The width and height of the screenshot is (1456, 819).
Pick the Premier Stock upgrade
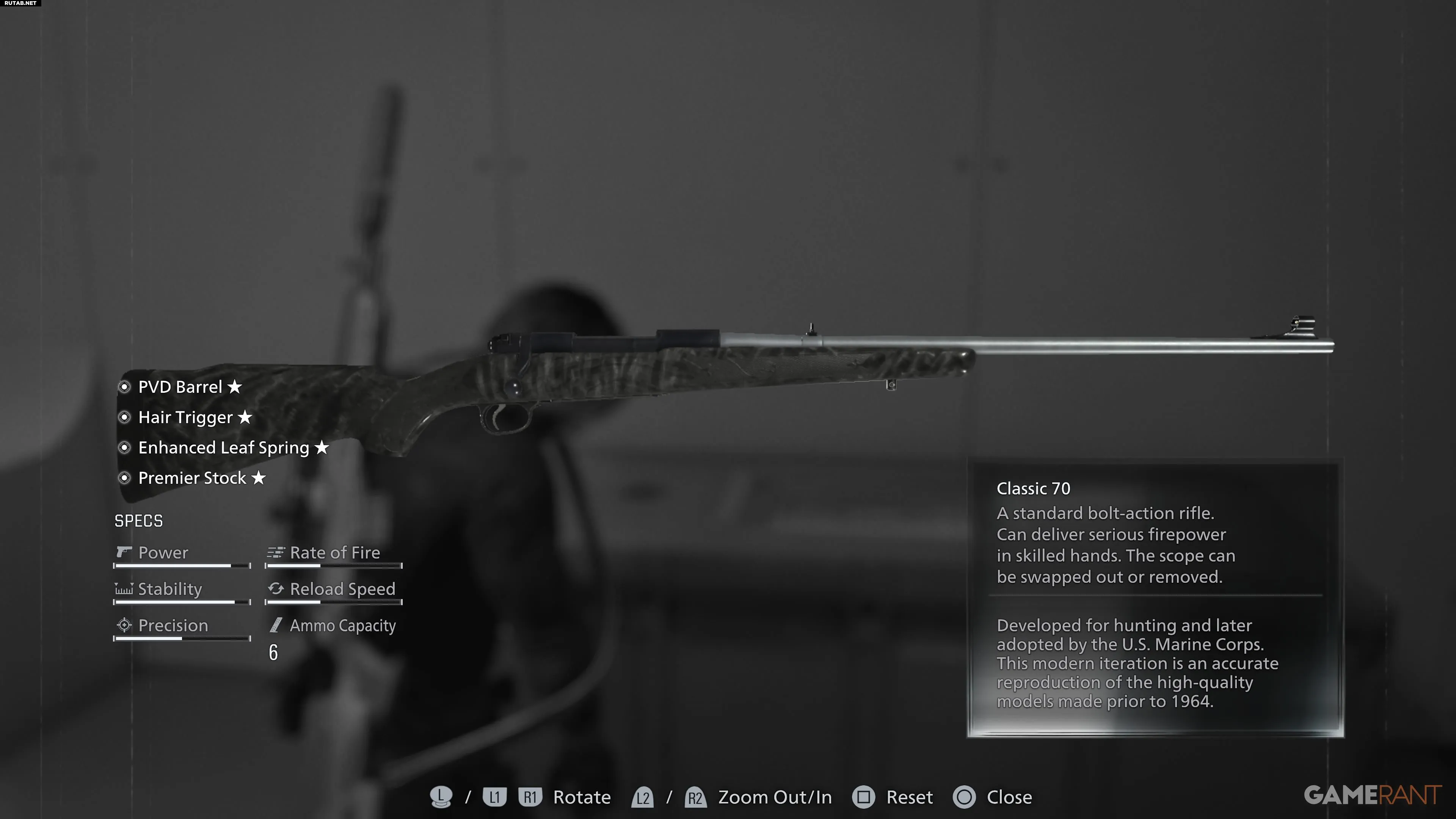192,478
